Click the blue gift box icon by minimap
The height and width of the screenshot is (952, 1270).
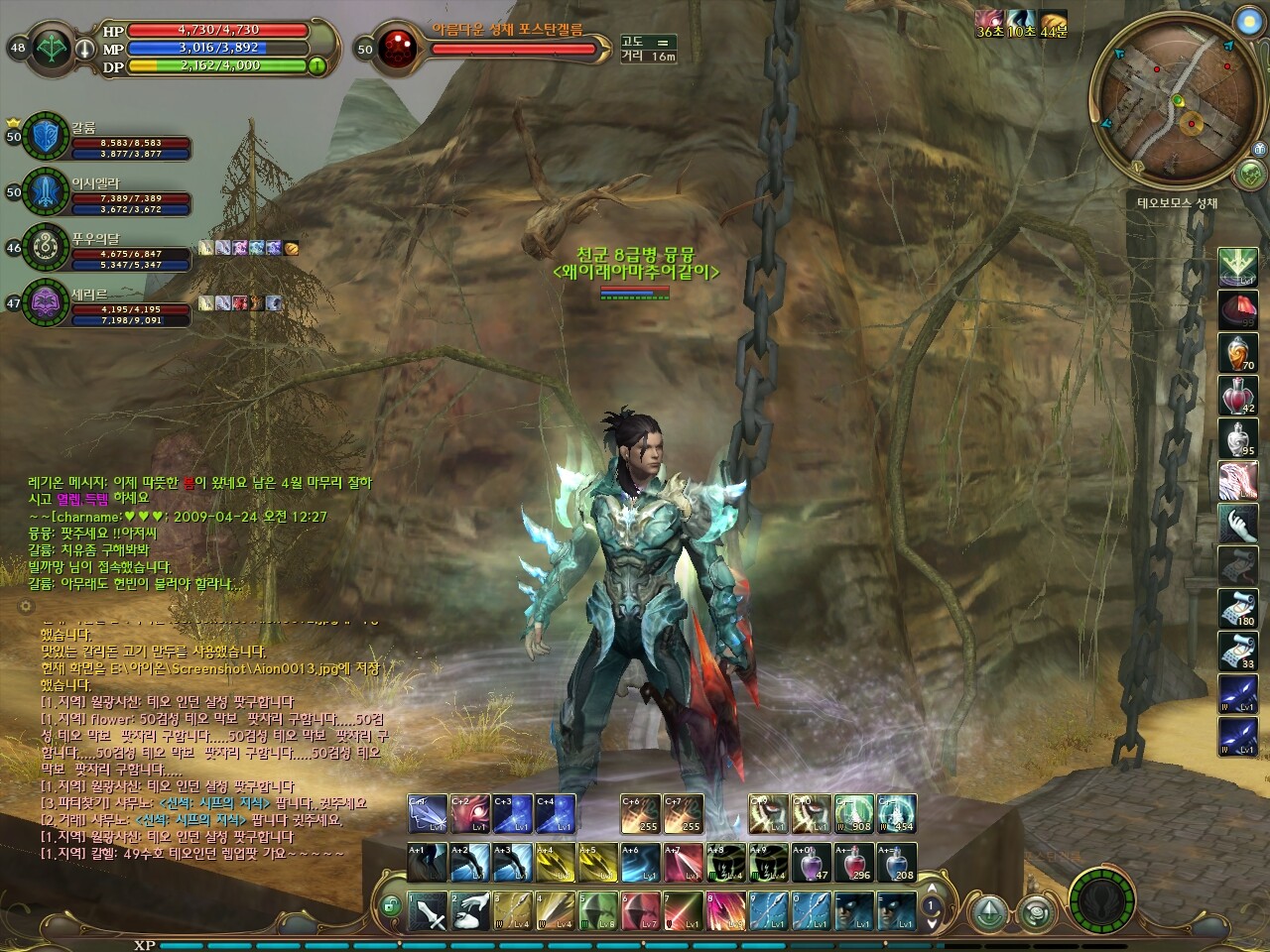1259,148
